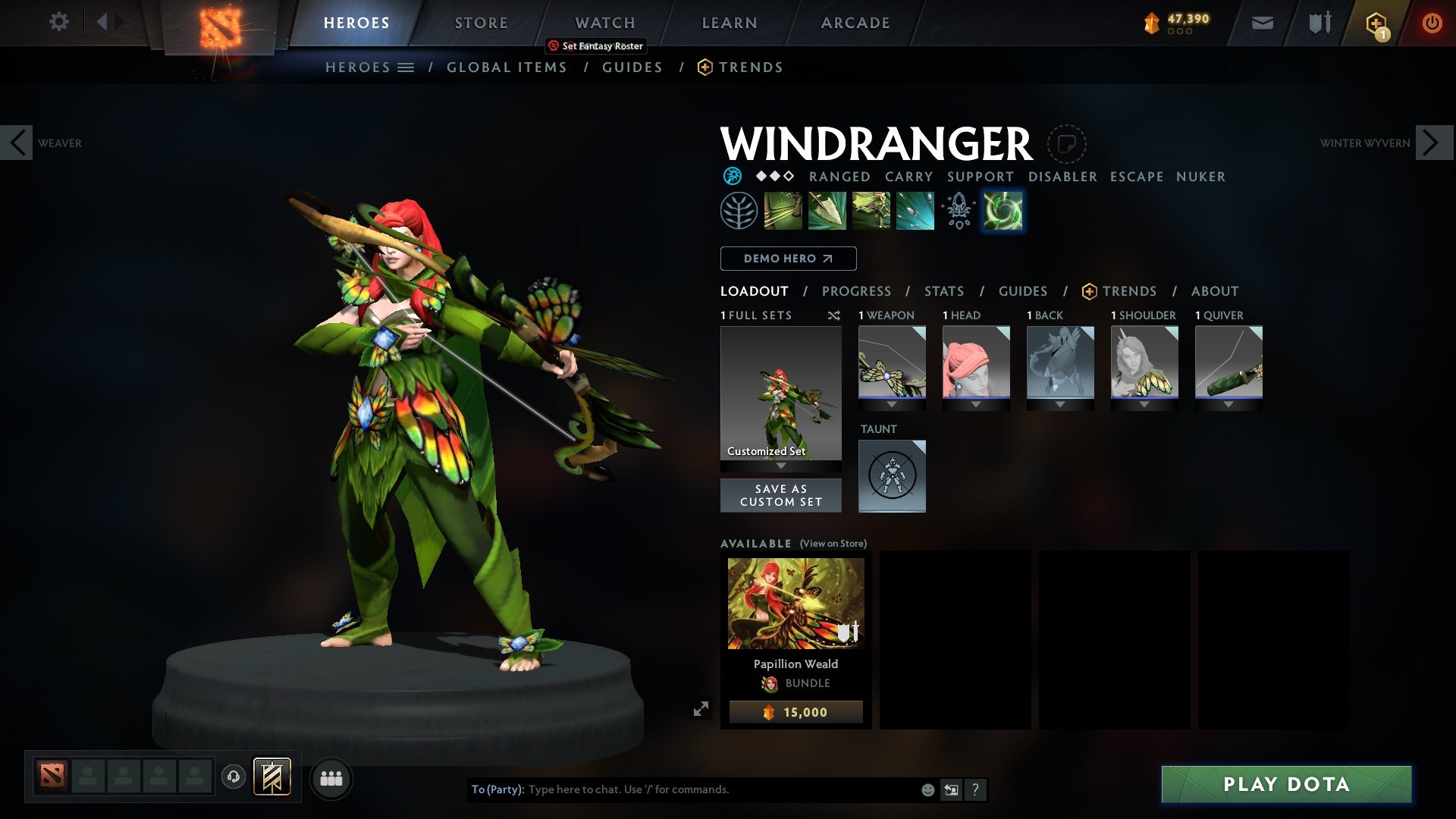Open the Heroes hamburger menu

(407, 67)
